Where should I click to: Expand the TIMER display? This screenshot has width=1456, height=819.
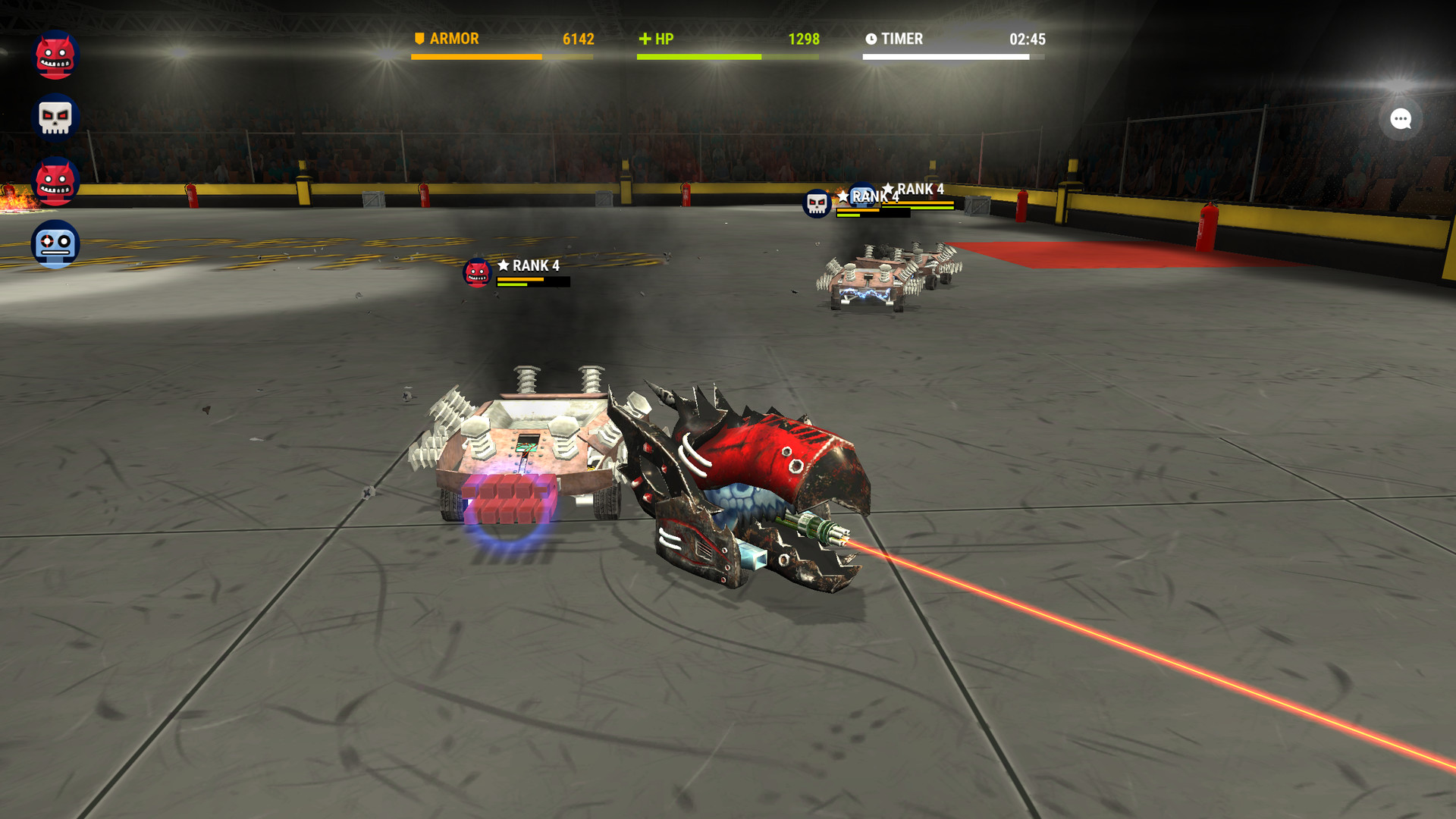tap(903, 39)
